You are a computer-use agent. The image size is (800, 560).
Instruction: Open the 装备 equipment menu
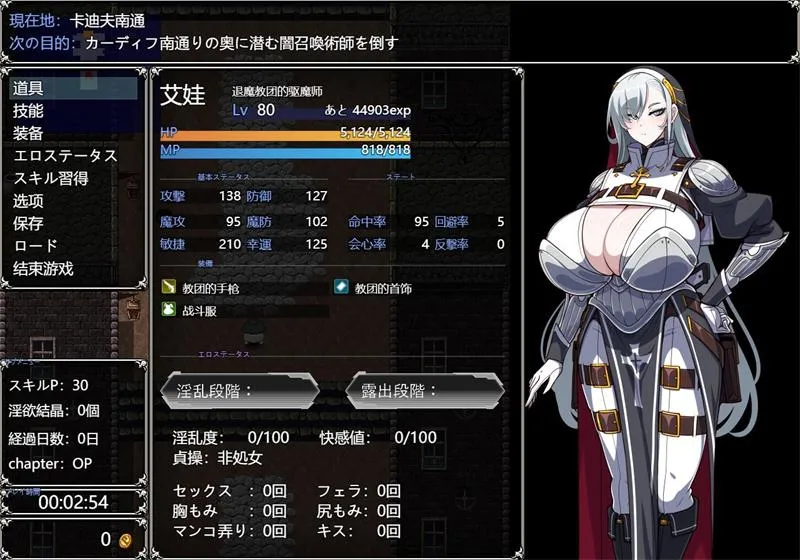pos(28,133)
